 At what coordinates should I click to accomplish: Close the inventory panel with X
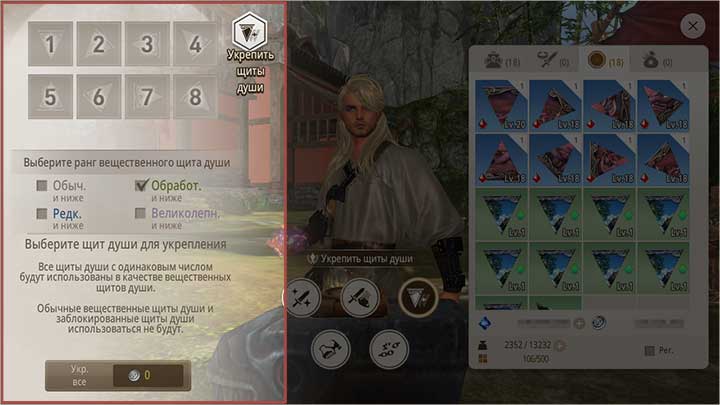pyautogui.click(x=692, y=26)
